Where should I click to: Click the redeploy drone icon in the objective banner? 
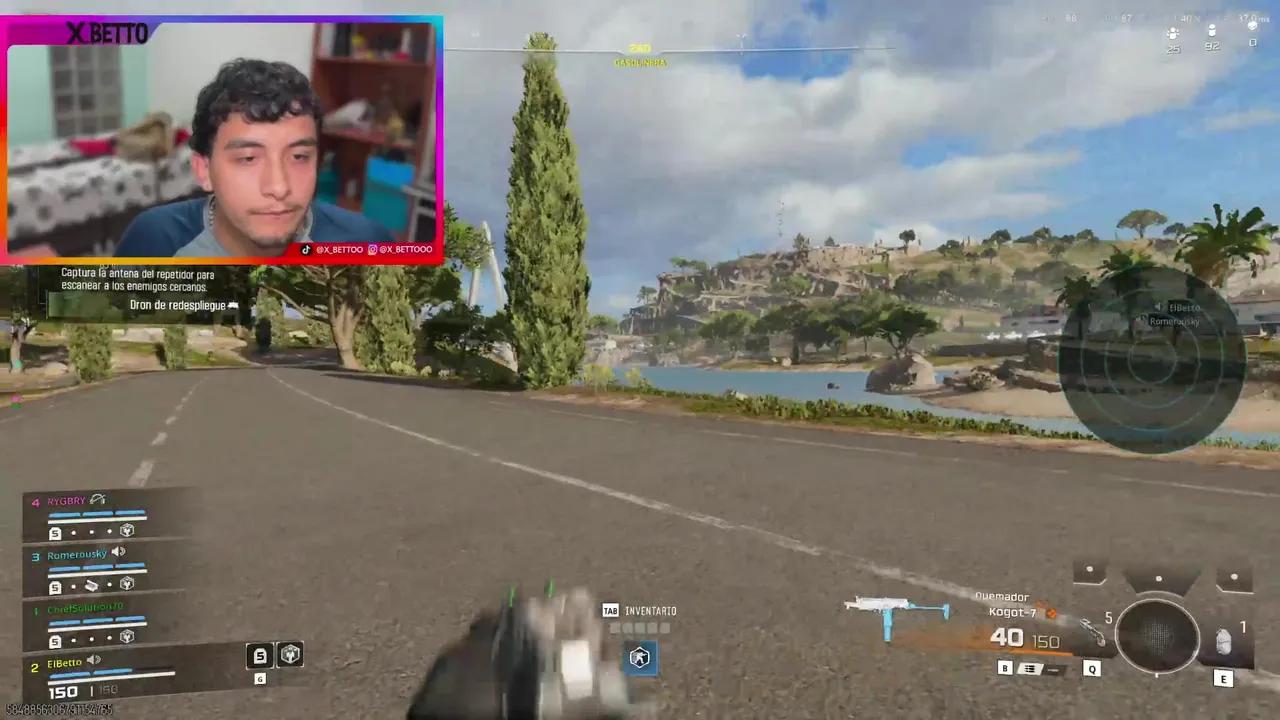pos(232,305)
